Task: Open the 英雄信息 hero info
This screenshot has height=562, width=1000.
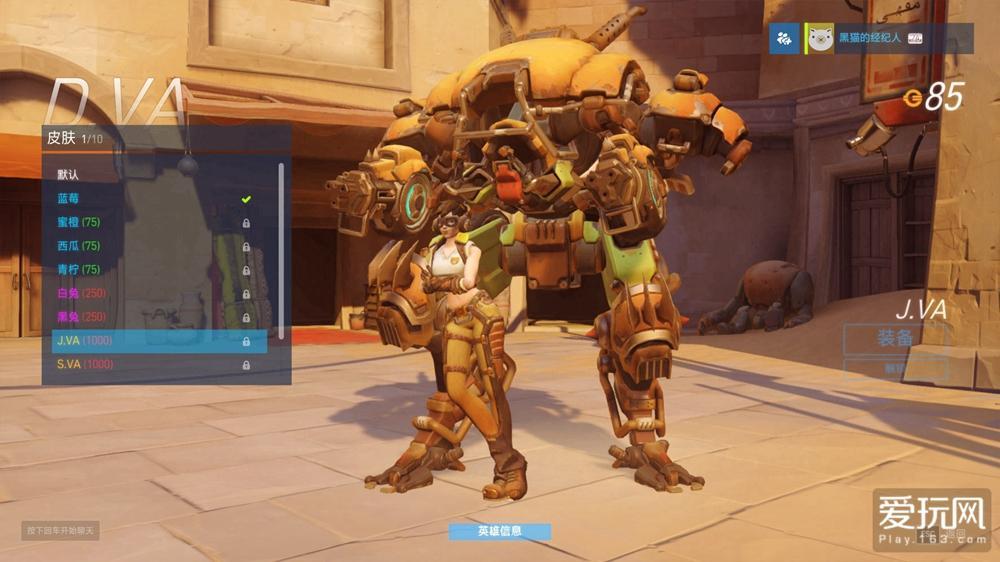Action: point(499,531)
